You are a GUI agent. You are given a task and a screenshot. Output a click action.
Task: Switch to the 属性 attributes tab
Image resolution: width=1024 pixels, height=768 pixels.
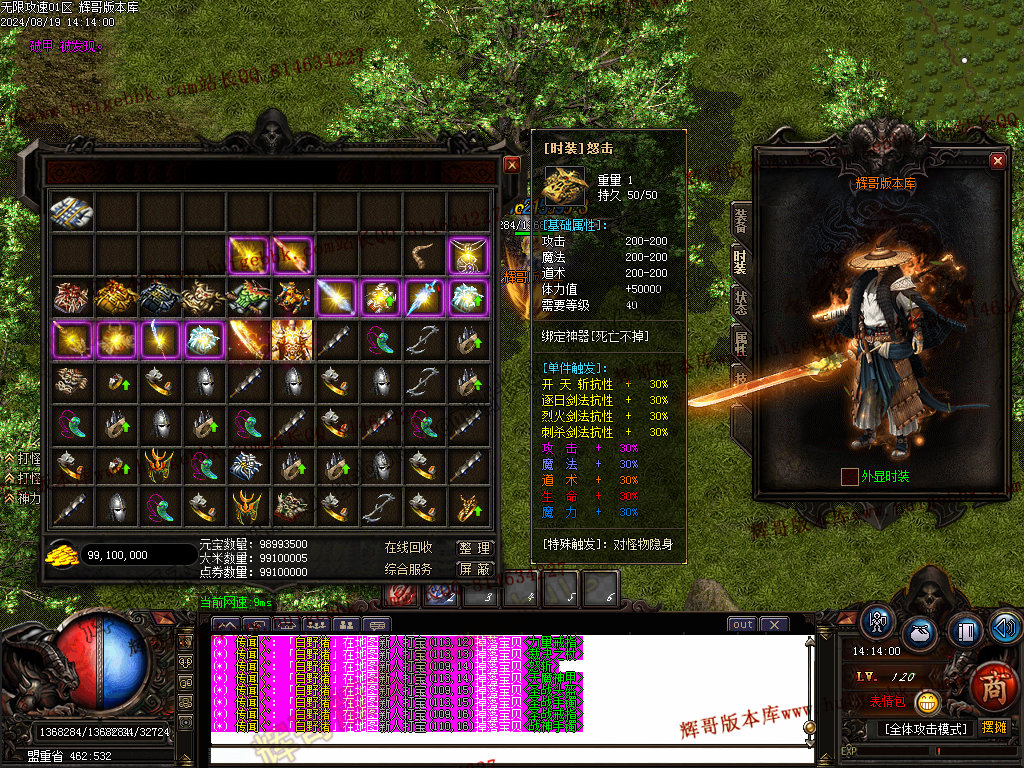[x=741, y=344]
